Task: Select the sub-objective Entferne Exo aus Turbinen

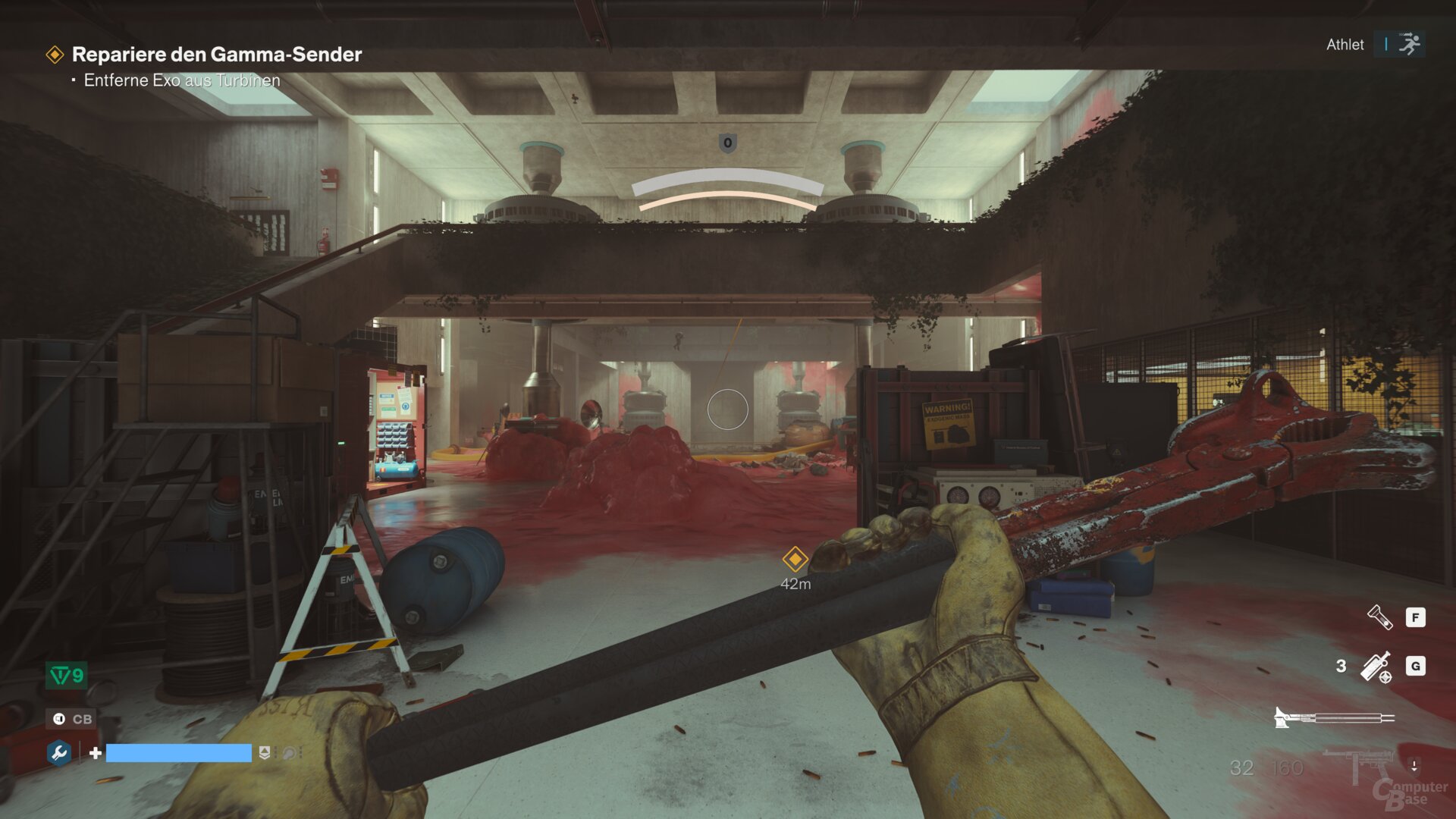Action: (x=183, y=80)
